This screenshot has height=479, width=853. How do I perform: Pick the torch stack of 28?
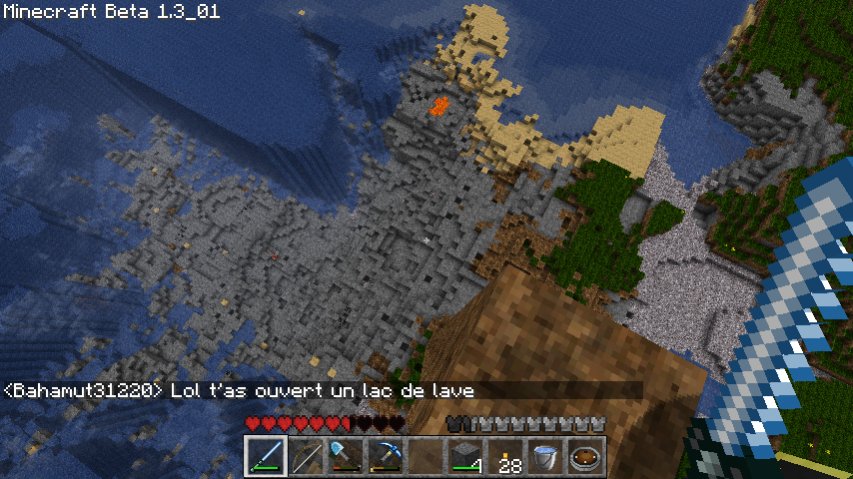point(507,457)
